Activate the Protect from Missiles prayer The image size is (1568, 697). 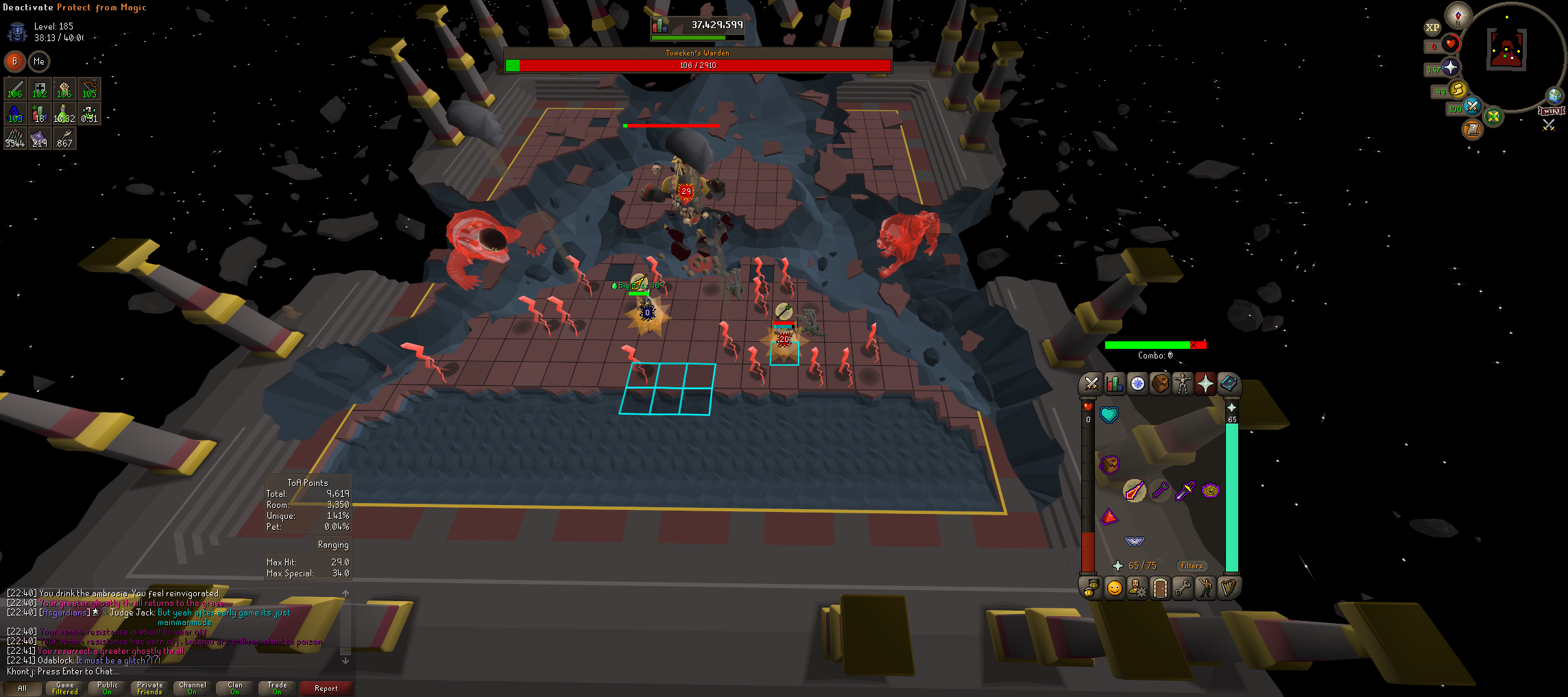click(1160, 491)
